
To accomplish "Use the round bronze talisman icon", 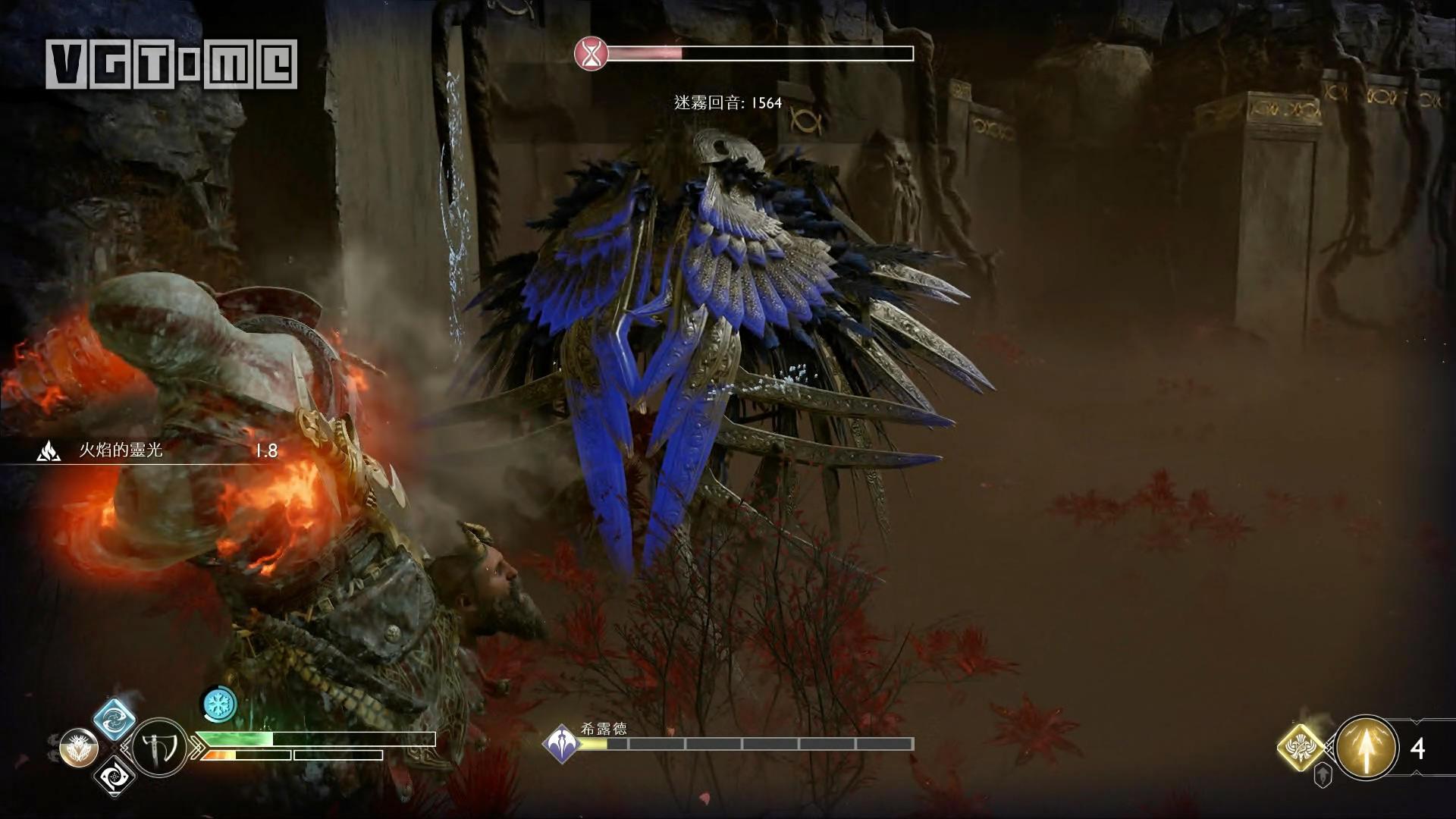I will click(79, 748).
